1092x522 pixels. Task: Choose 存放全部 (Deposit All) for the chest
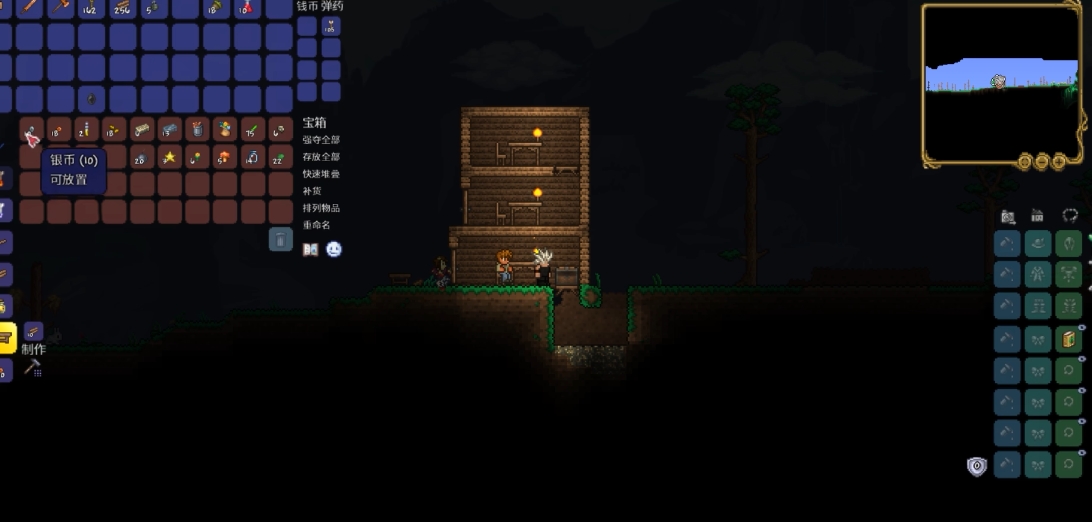coord(321,157)
